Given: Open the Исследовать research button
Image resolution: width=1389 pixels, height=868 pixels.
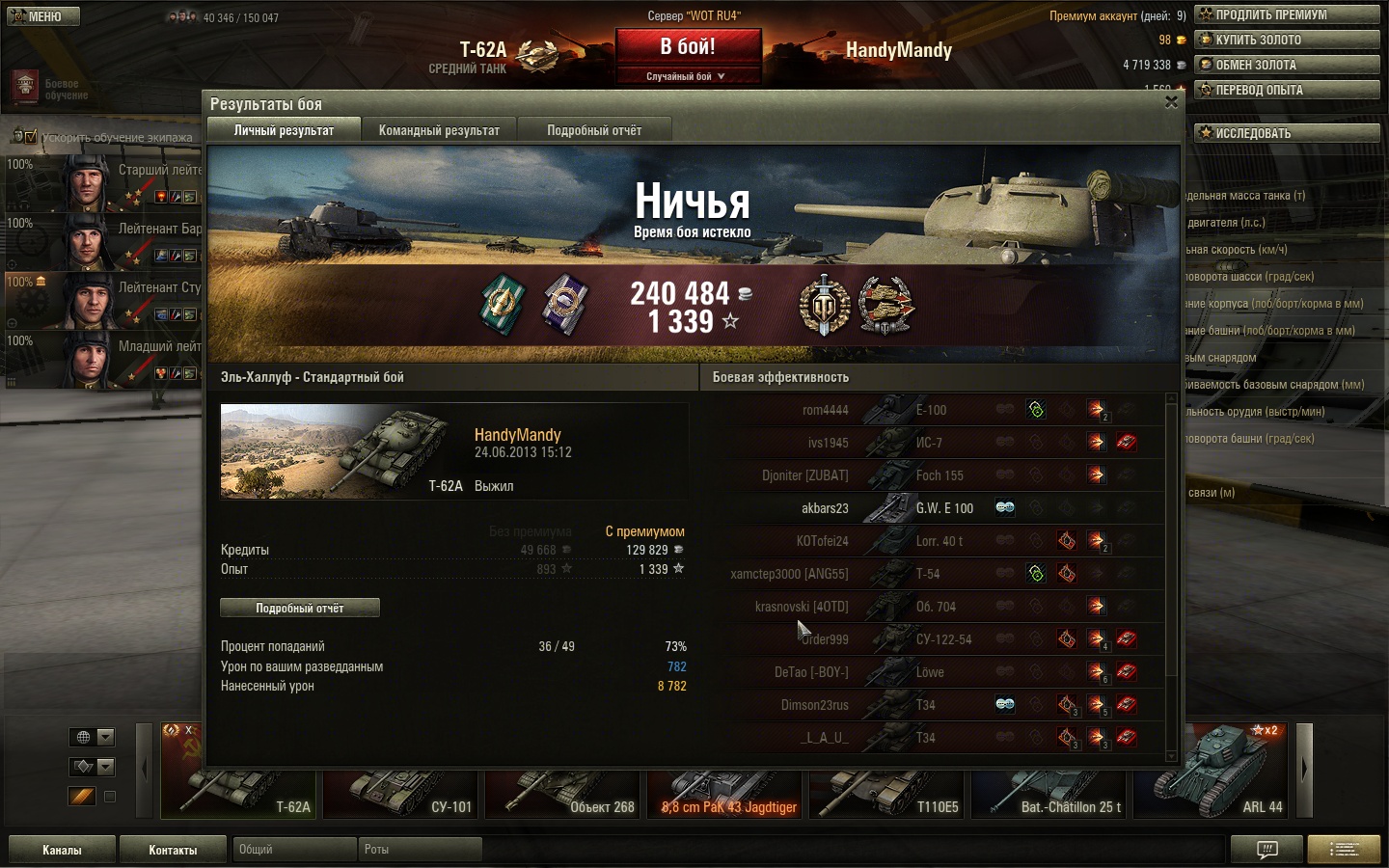Looking at the screenshot, I should point(1287,133).
